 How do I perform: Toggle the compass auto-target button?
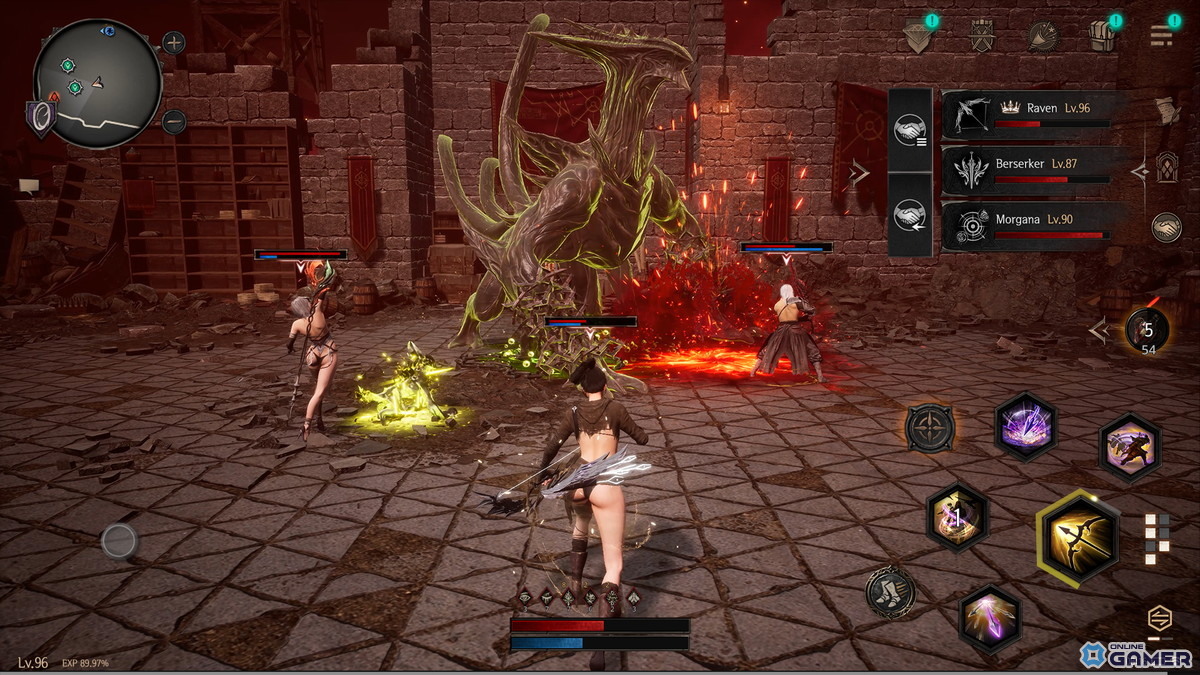(x=930, y=428)
